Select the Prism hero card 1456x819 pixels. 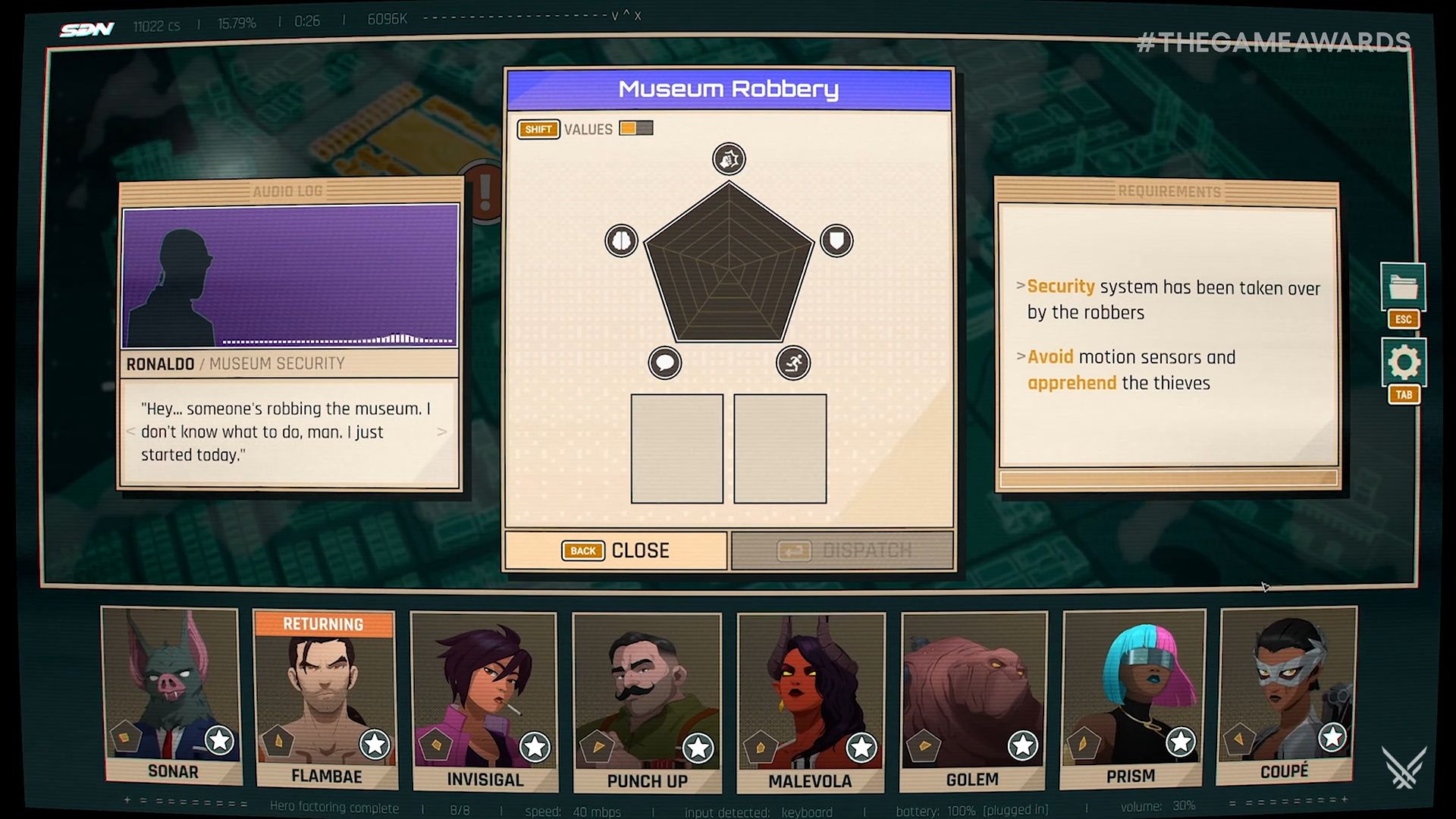coord(1131,698)
